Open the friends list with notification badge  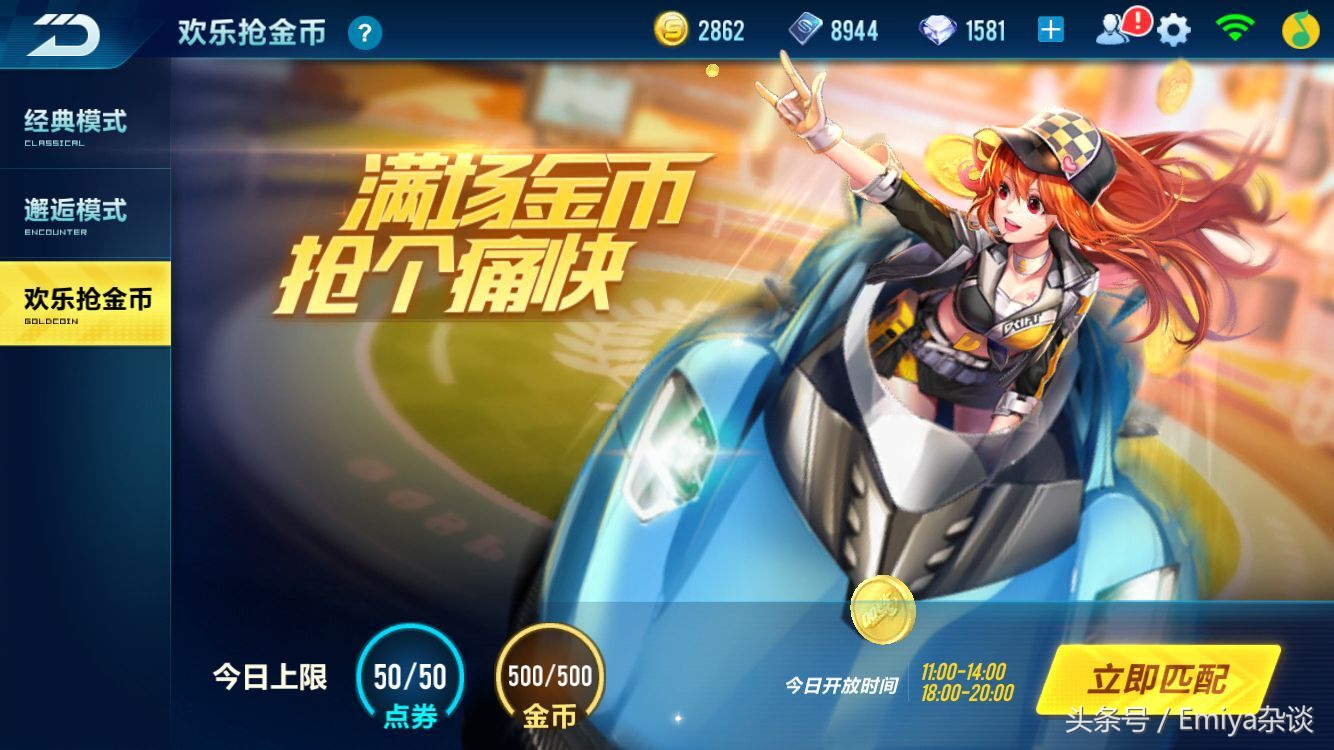click(1117, 29)
